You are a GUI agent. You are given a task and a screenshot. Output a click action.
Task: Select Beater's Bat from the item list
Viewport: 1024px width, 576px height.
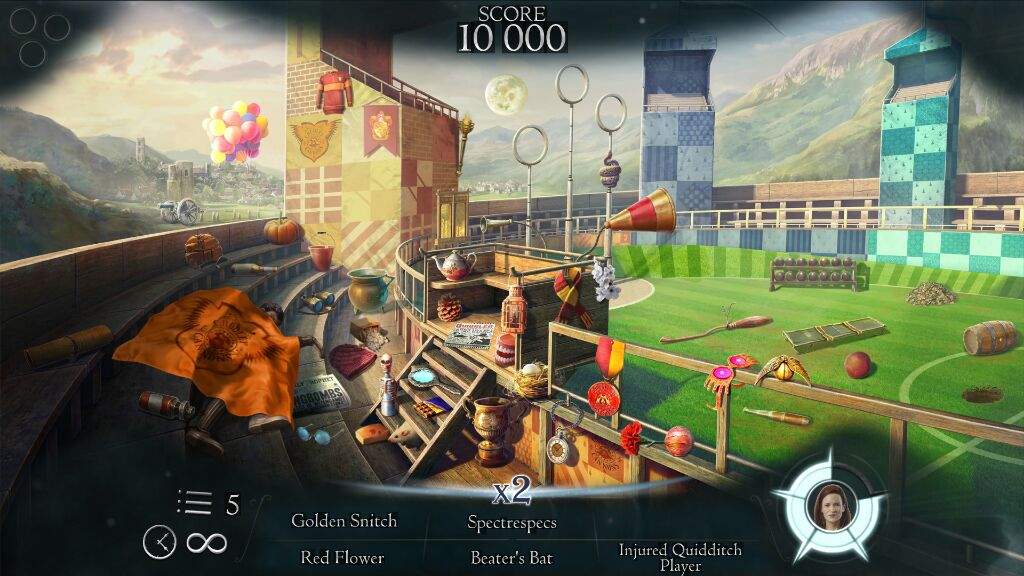click(512, 557)
